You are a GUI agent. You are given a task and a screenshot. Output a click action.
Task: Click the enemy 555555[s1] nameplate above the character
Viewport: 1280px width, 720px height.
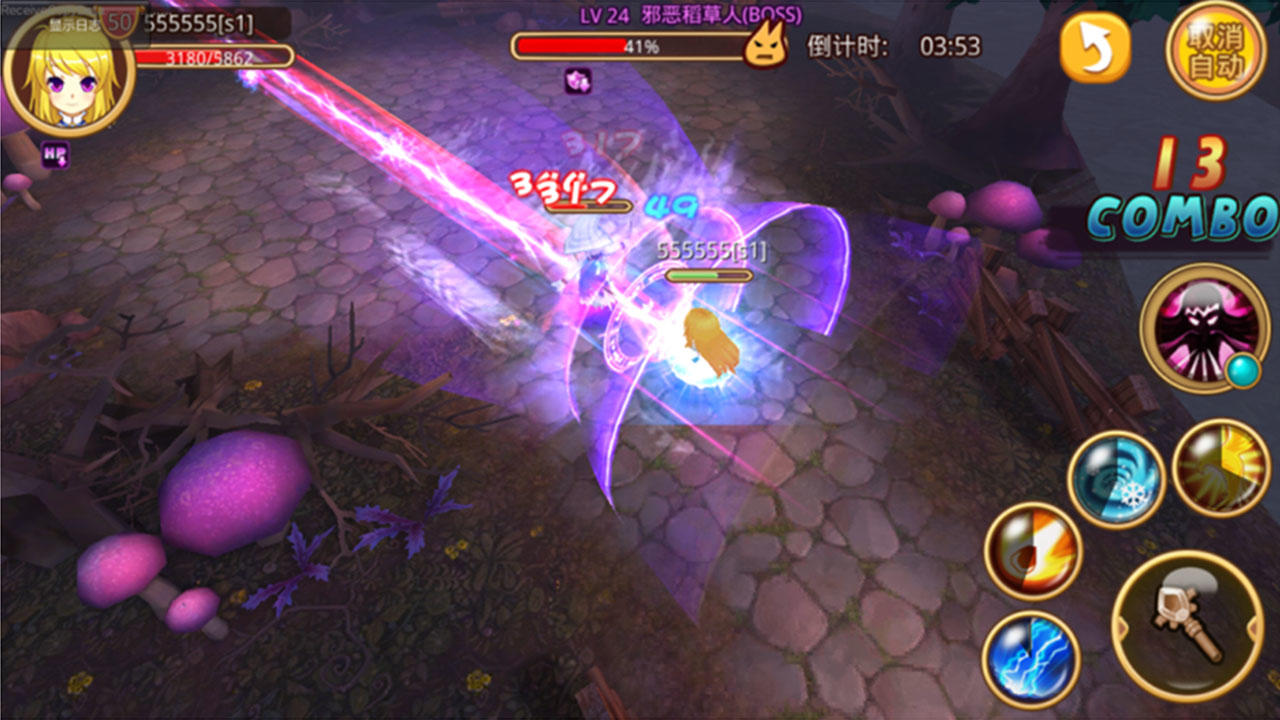tap(710, 250)
